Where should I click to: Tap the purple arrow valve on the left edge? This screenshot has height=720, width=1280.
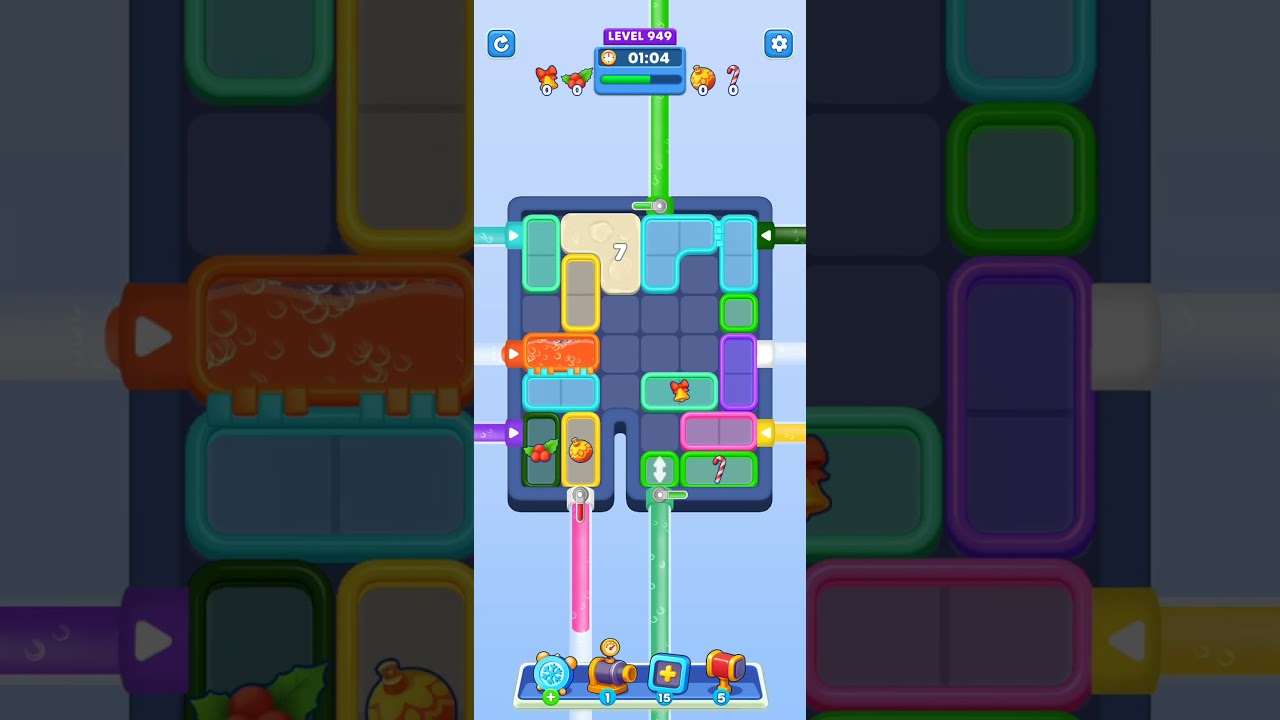click(x=512, y=432)
